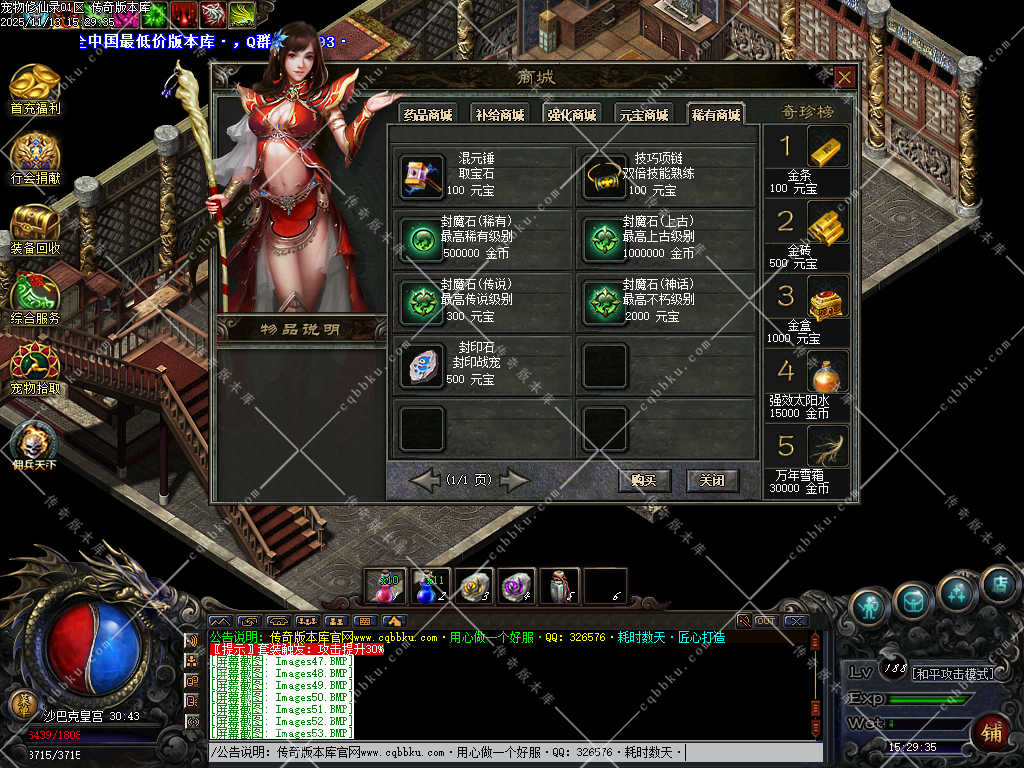Use the red potion in hotbar slot 1

coord(385,586)
